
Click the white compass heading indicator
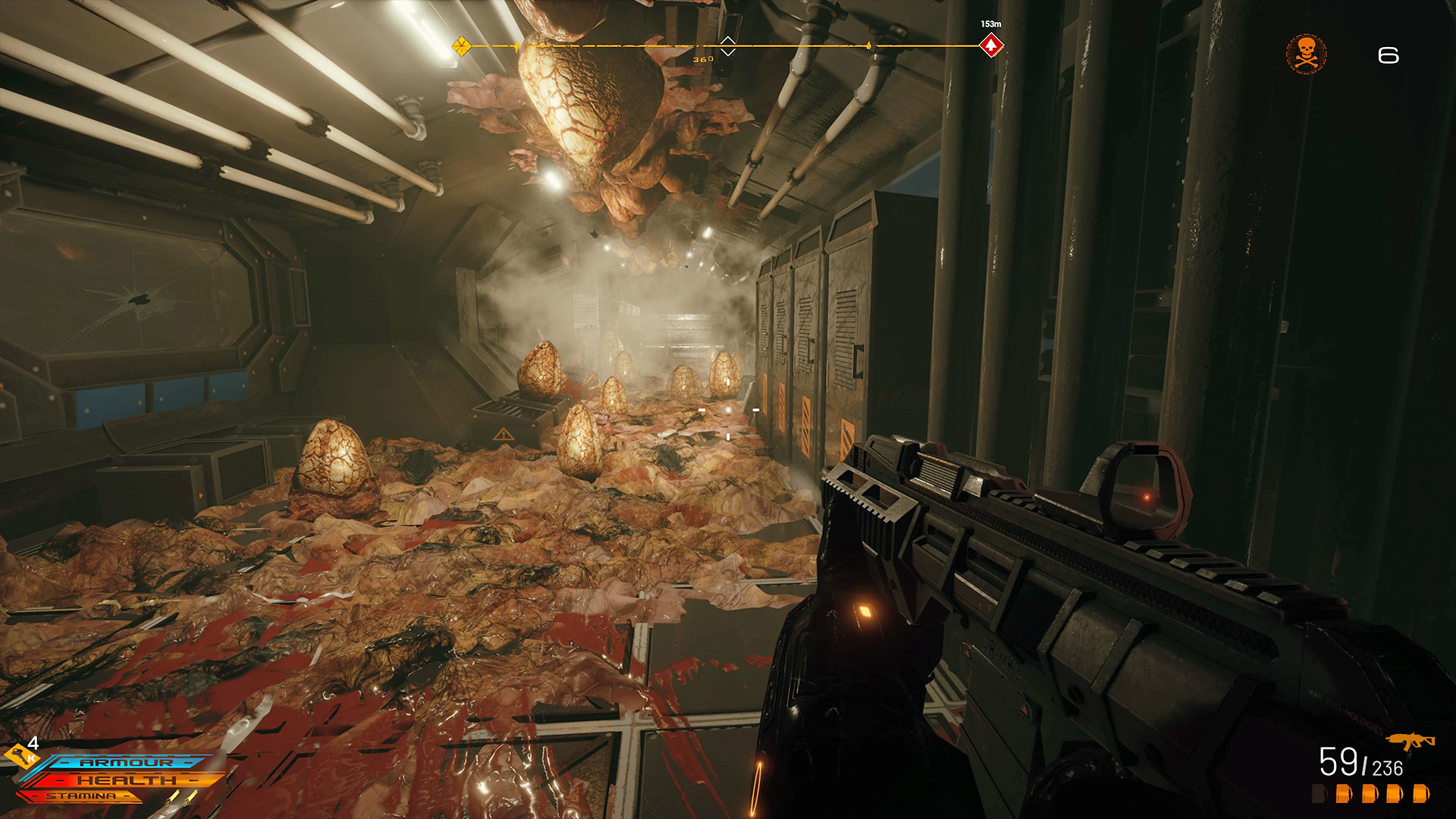pyautogui.click(x=727, y=46)
